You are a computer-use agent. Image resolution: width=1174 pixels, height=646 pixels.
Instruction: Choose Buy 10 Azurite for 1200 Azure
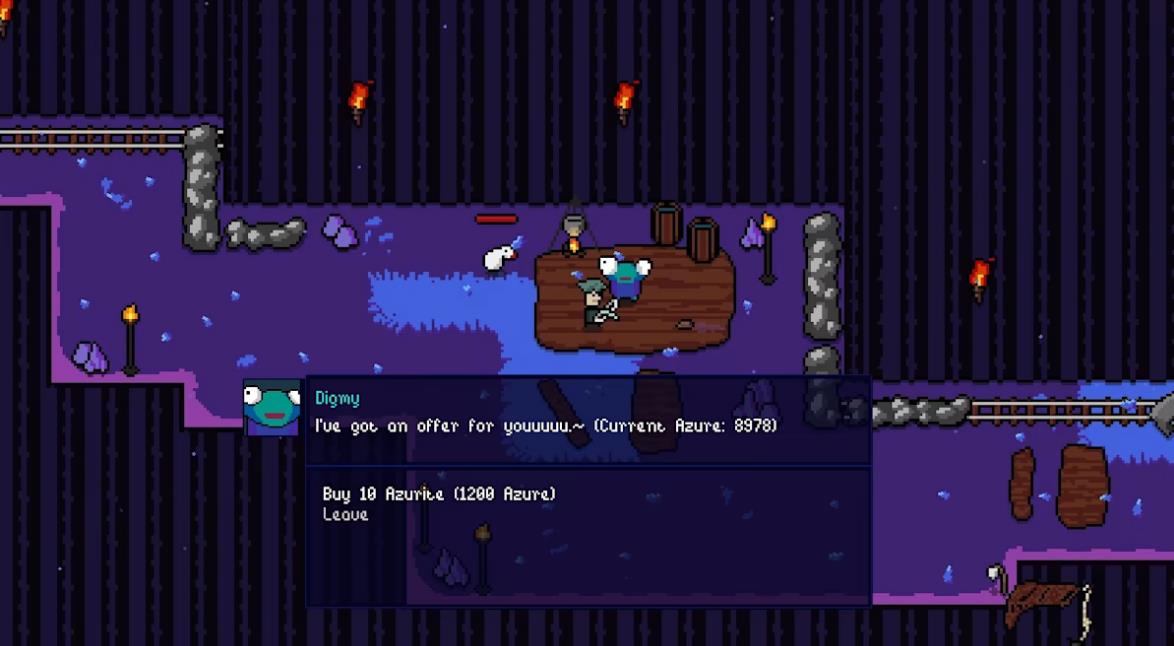click(438, 494)
